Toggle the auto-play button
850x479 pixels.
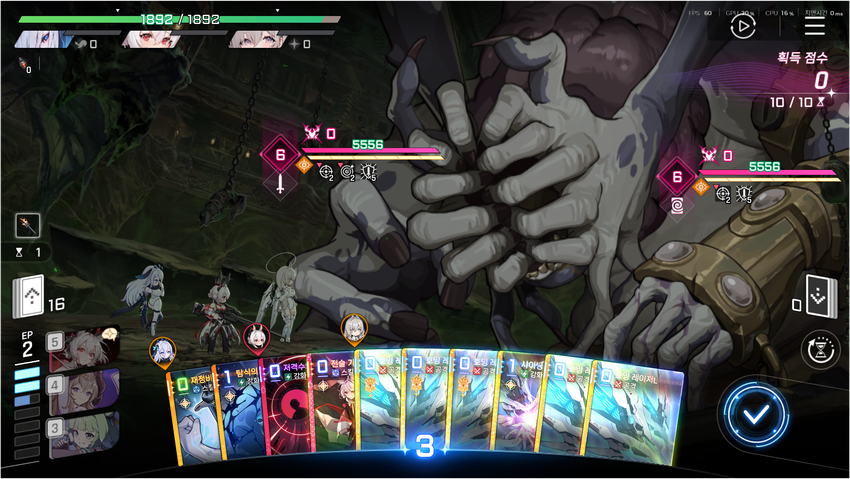742,27
